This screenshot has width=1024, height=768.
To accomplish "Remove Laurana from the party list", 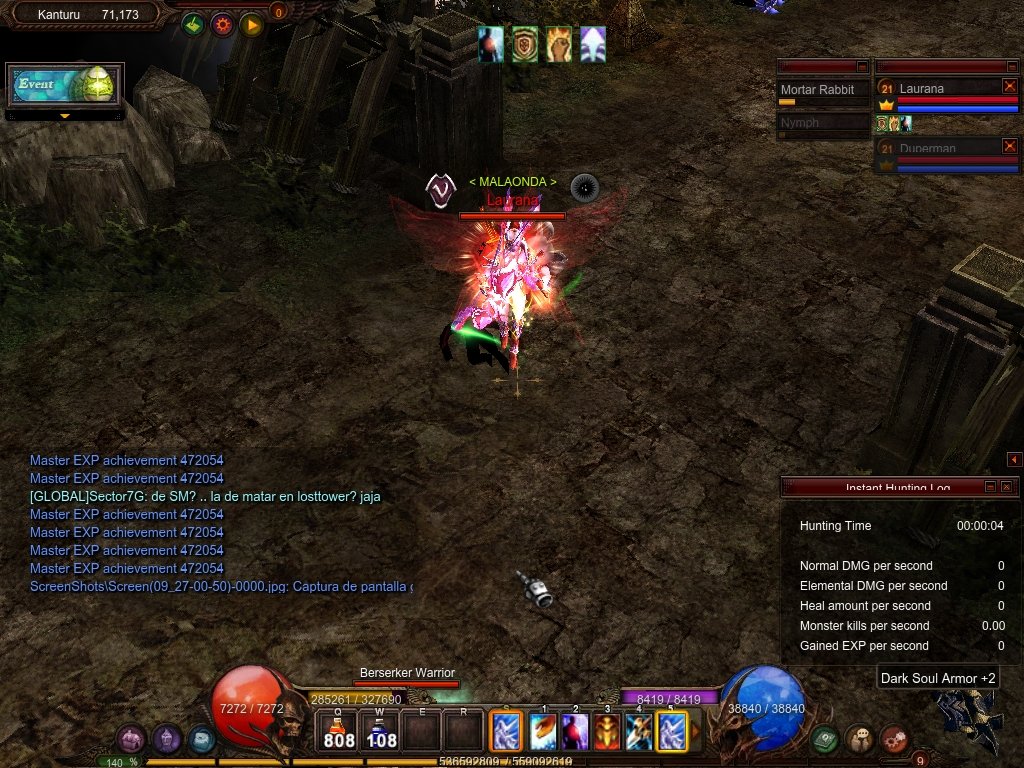I will click(1009, 87).
